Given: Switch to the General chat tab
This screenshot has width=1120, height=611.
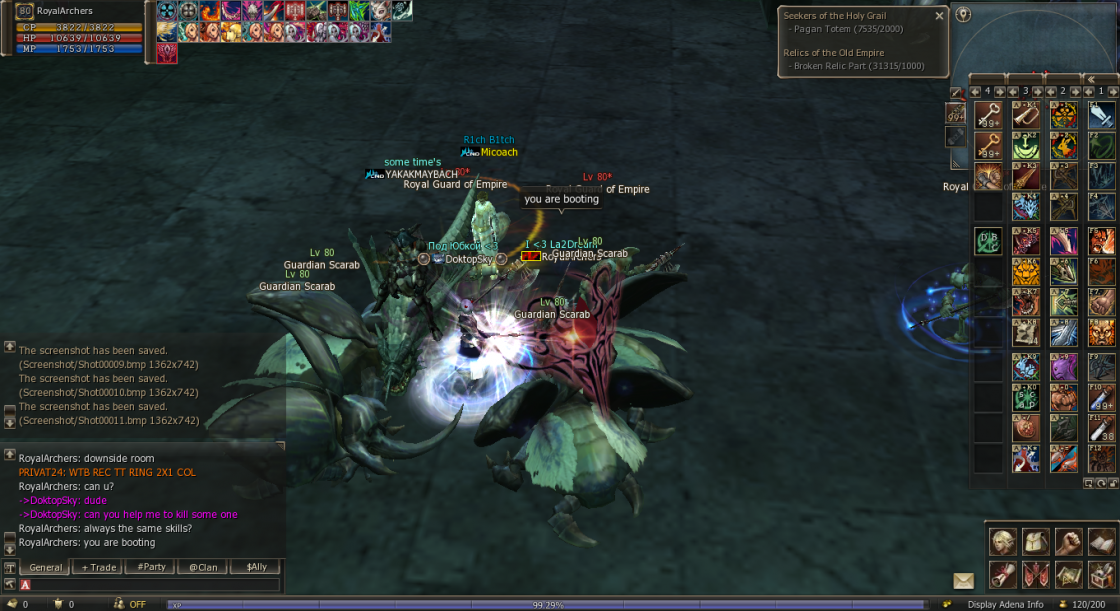Looking at the screenshot, I should coord(46,567).
